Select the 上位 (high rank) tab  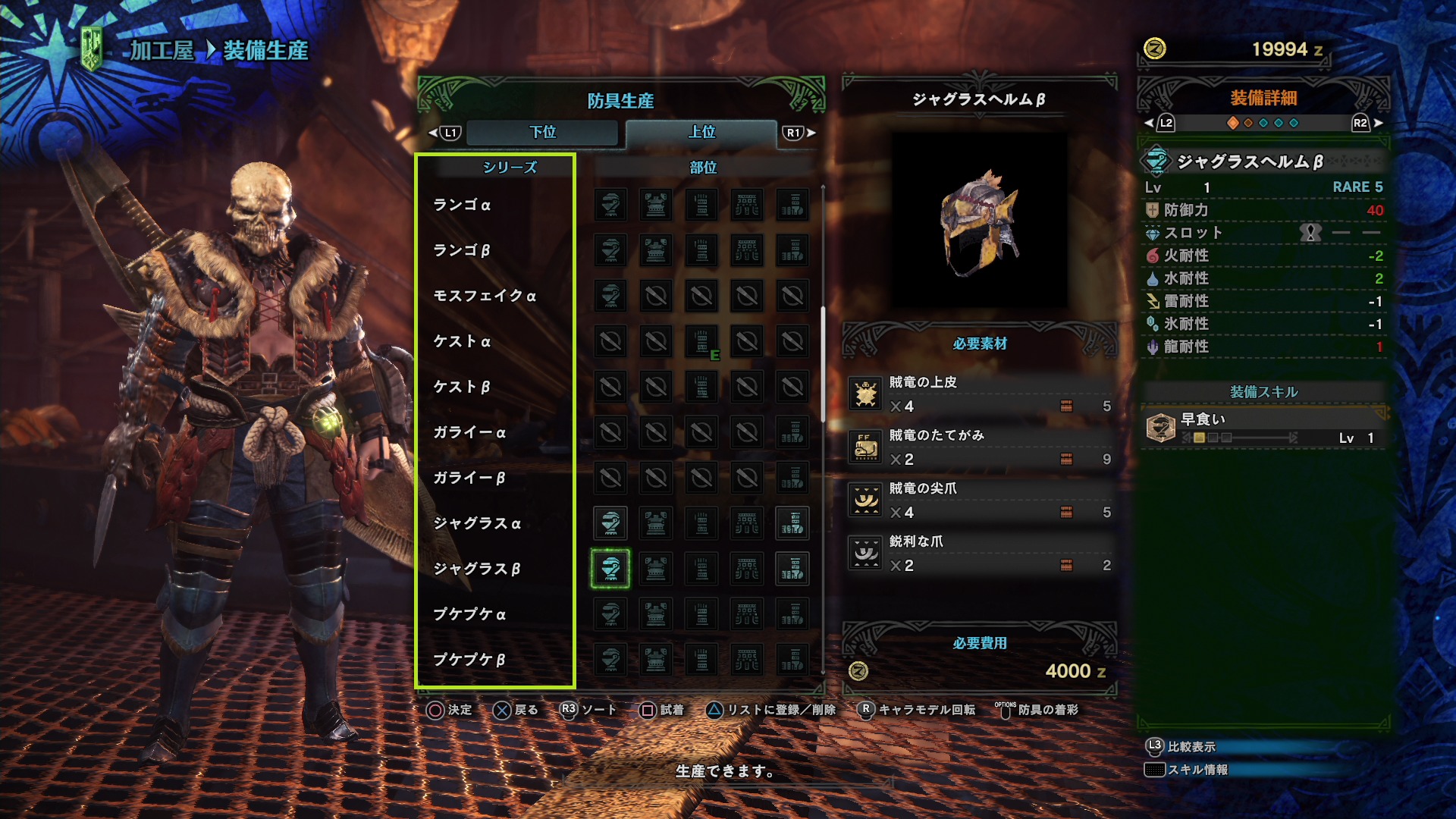tap(701, 132)
